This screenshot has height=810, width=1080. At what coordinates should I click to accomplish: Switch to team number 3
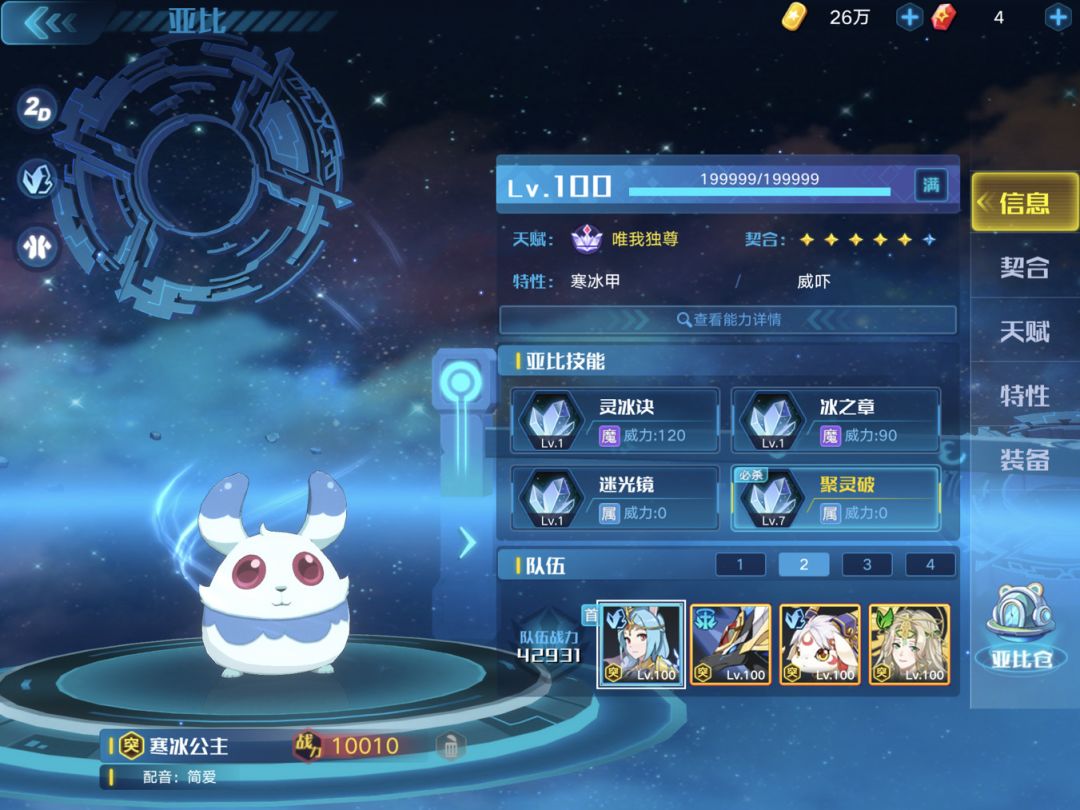[867, 565]
